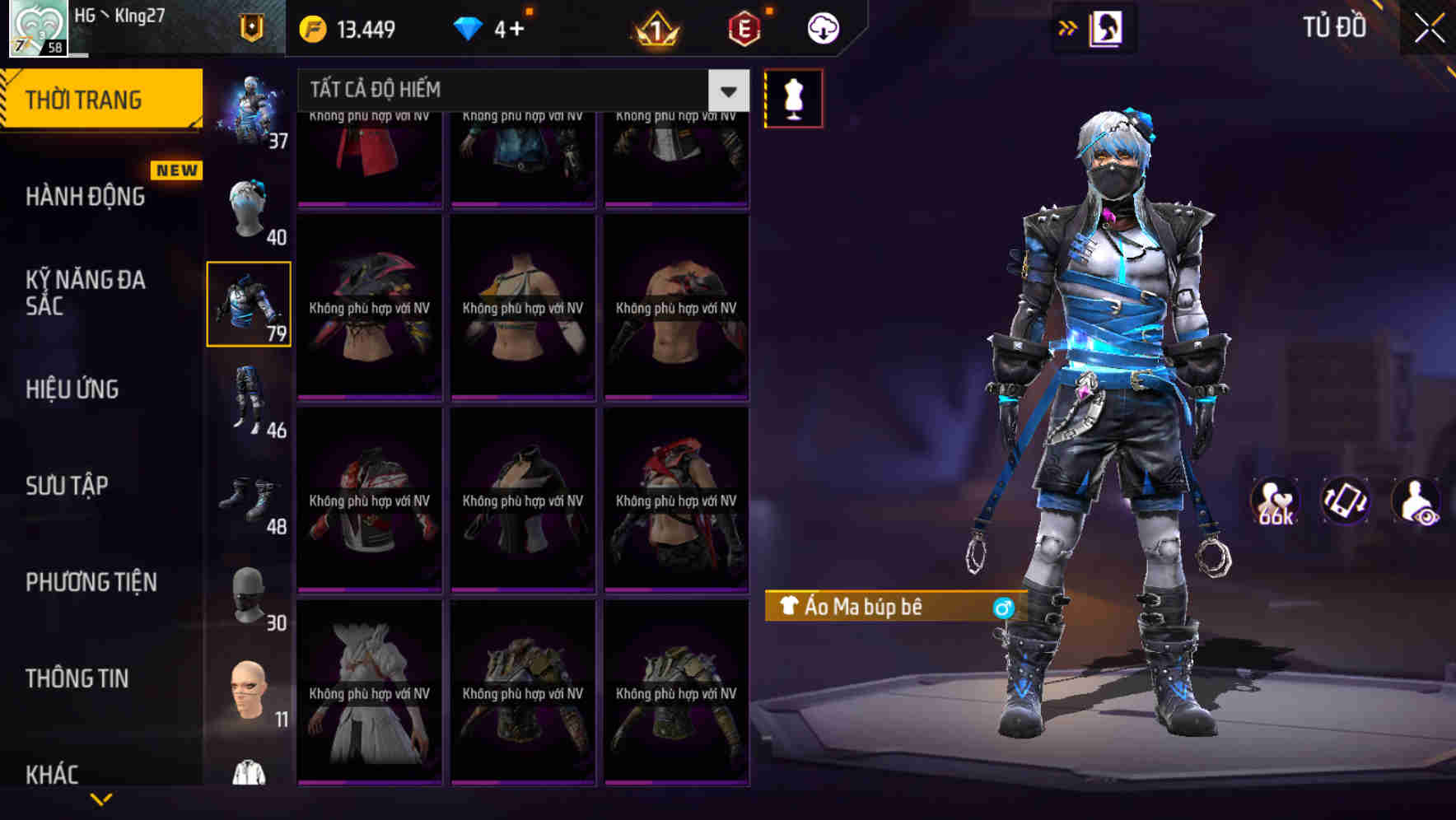Image resolution: width=1456 pixels, height=820 pixels.
Task: Click the double-arrow collapse control top right
Action: (1067, 27)
